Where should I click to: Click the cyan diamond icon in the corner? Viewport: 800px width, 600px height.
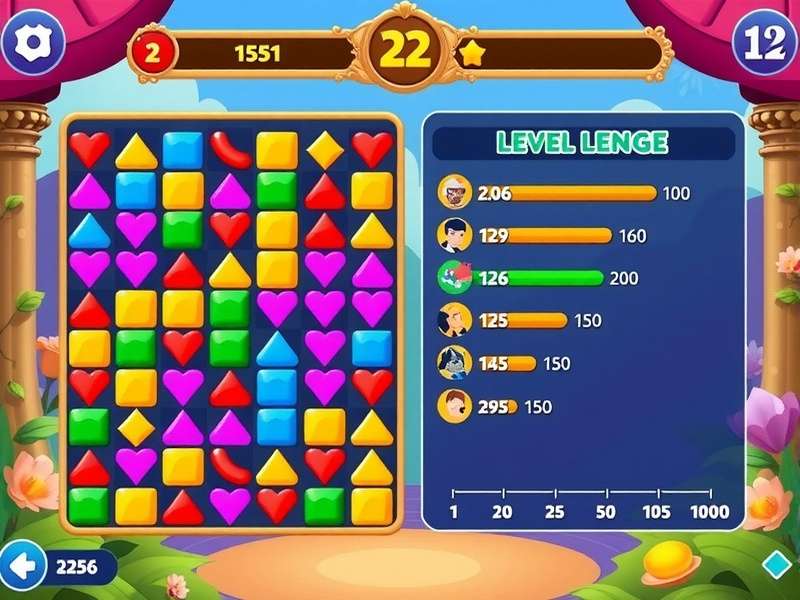click(776, 565)
